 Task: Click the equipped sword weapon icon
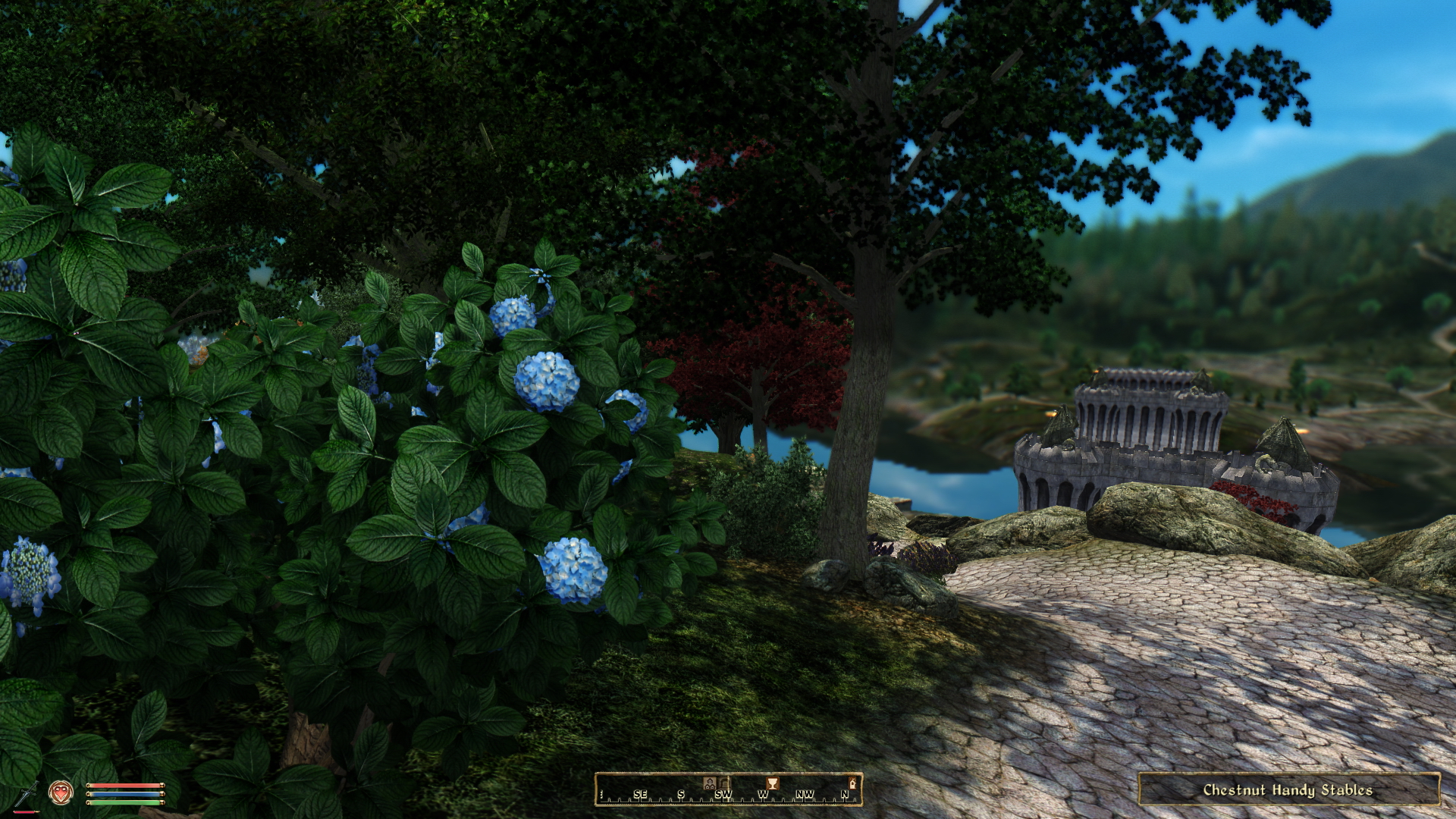pyautogui.click(x=25, y=794)
